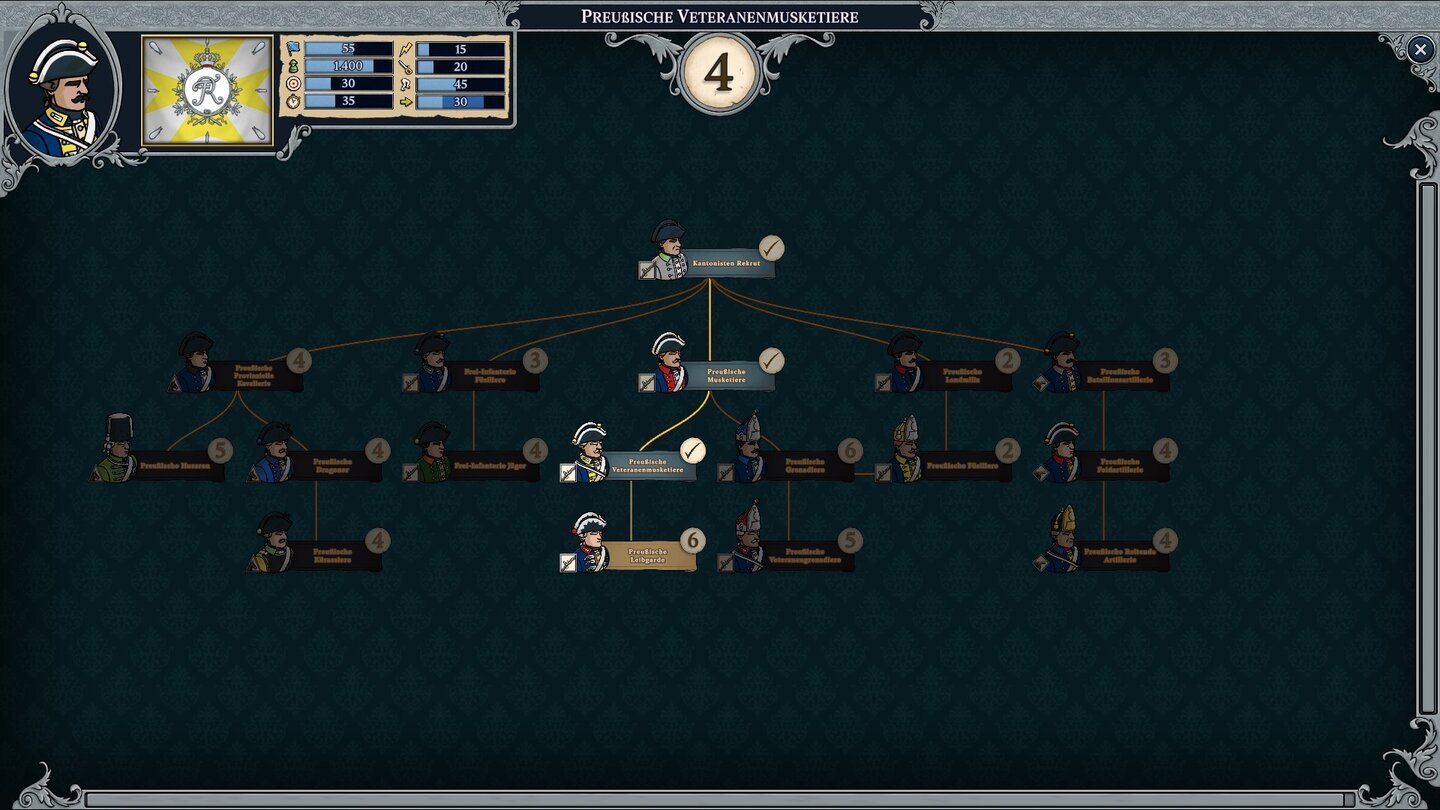Pick the Preußische Veteranengrenadiere unit
This screenshot has width=1440, height=810.
coord(805,556)
